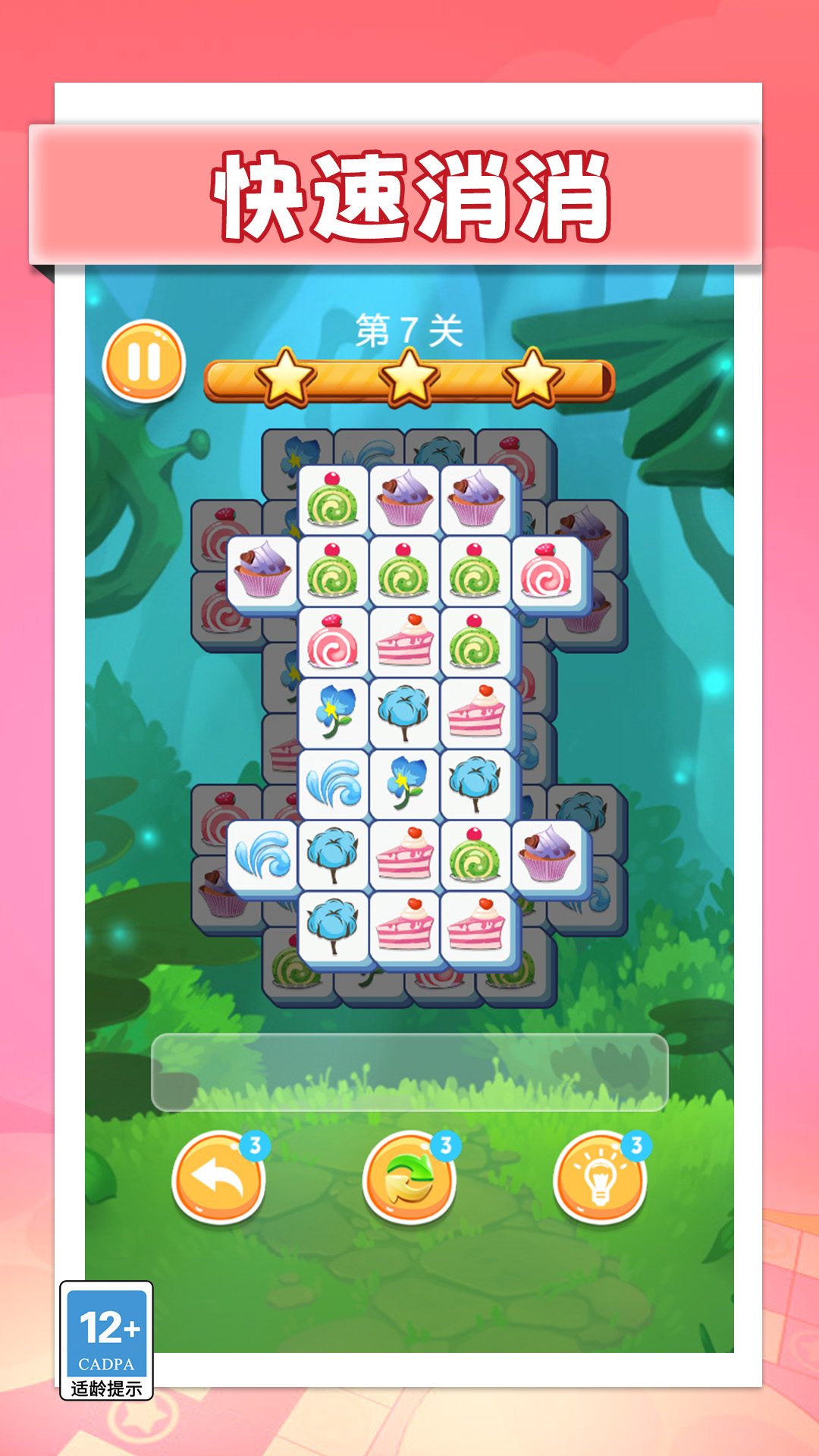The height and width of the screenshot is (1456, 819).
Task: Pick the pink swirl roll right of green rolls
Action: tap(546, 571)
